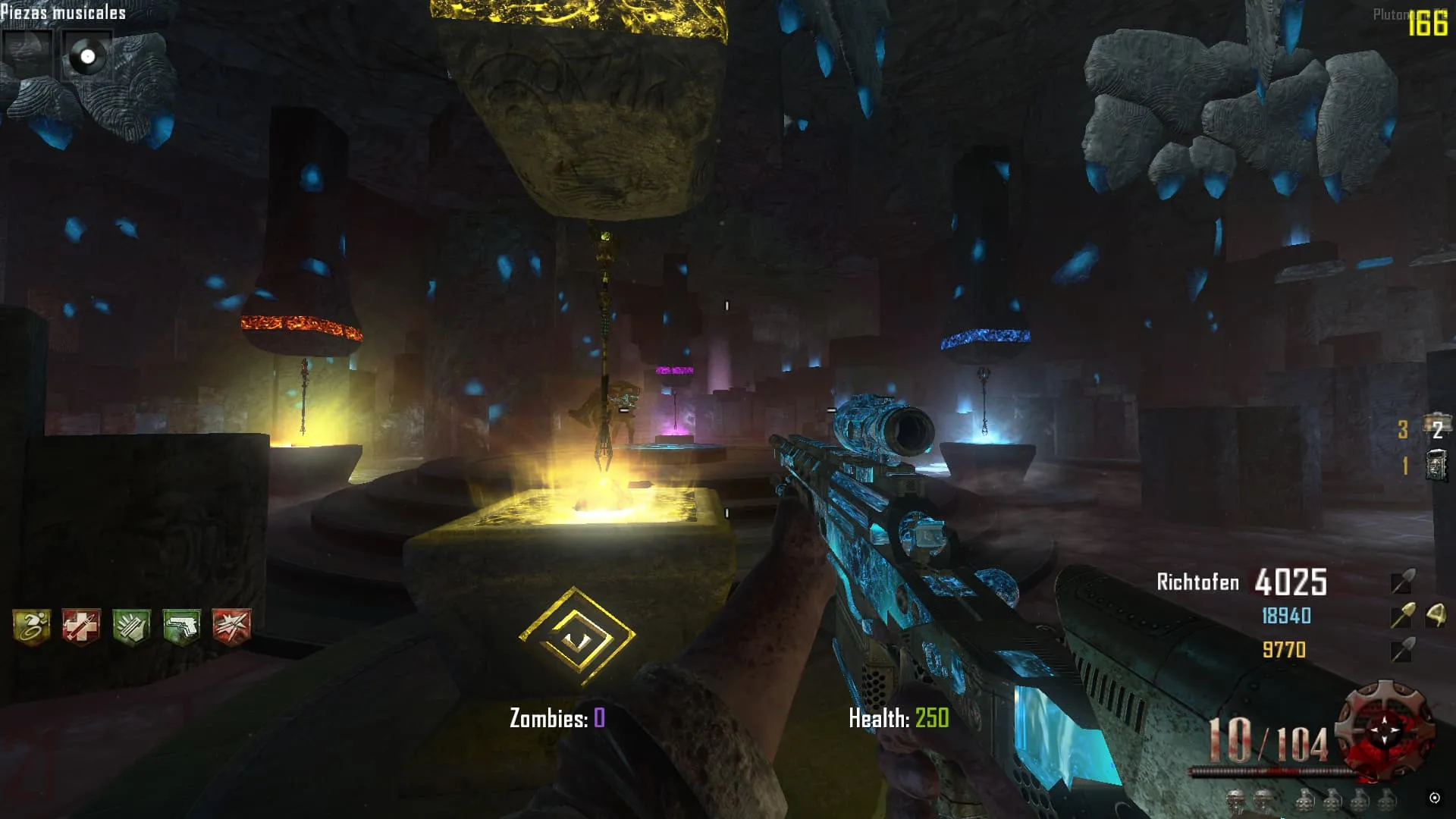Click the golden shovel icon

(x=1402, y=616)
